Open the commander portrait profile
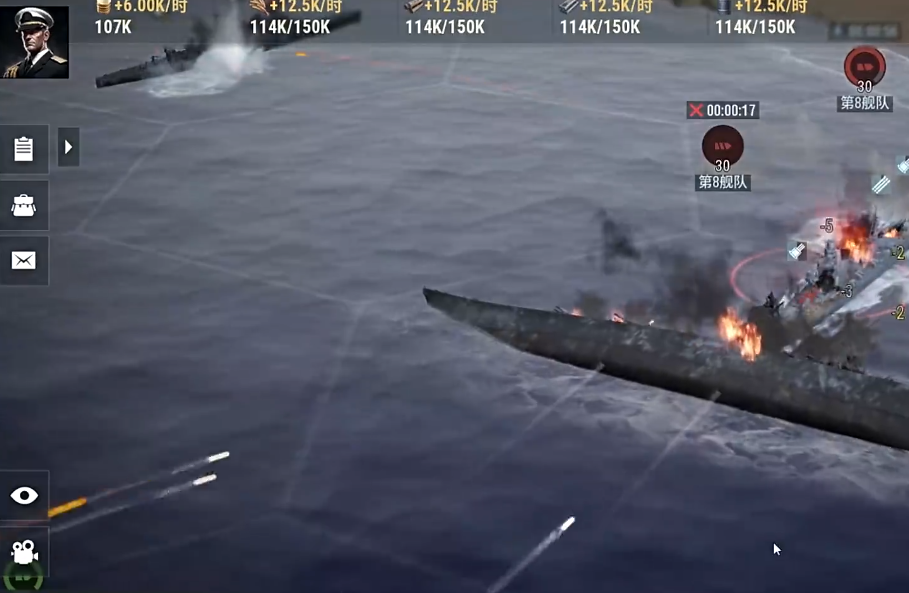Viewport: 909px width, 593px height. [35, 42]
